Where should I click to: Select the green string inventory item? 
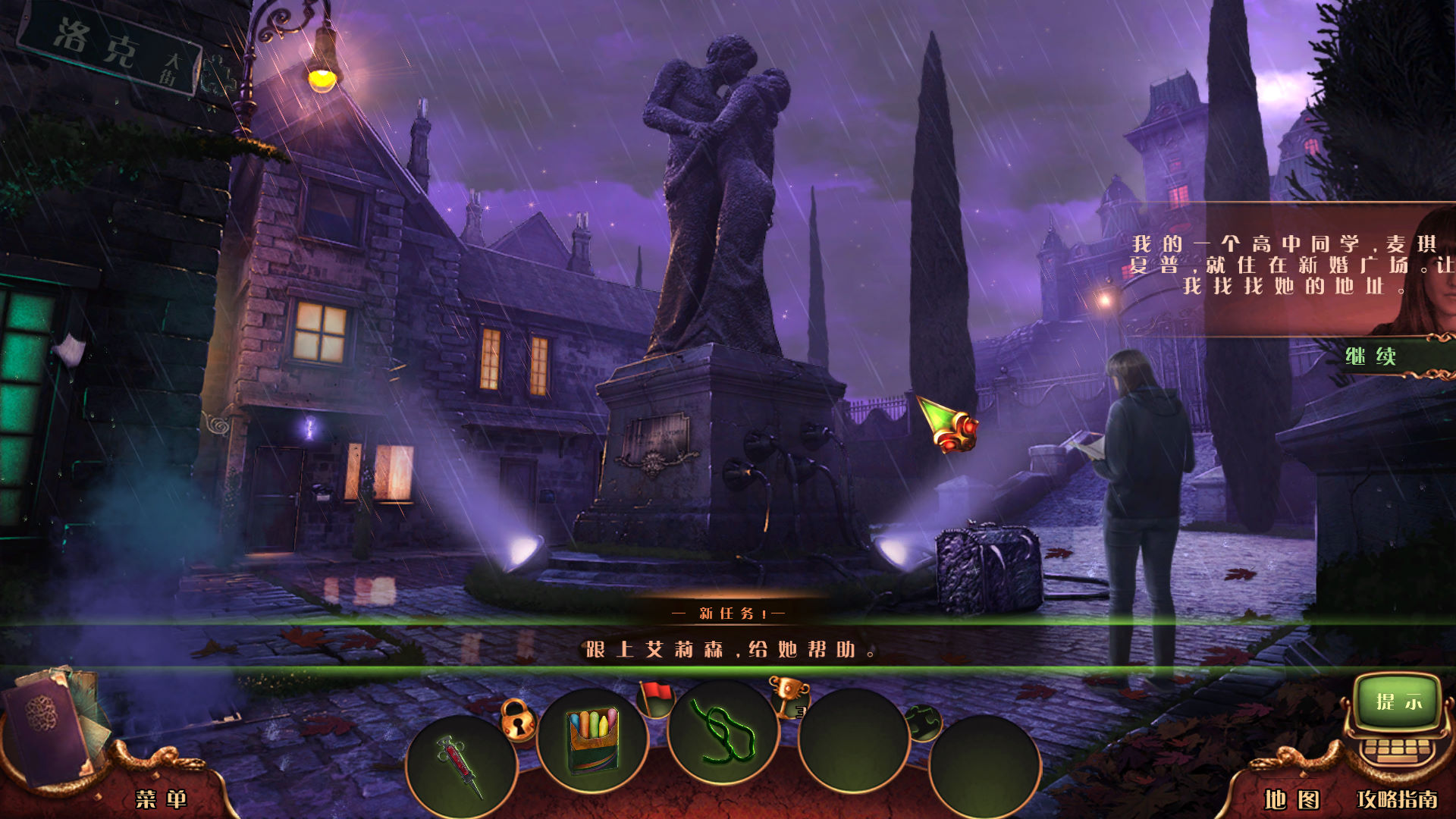(723, 731)
